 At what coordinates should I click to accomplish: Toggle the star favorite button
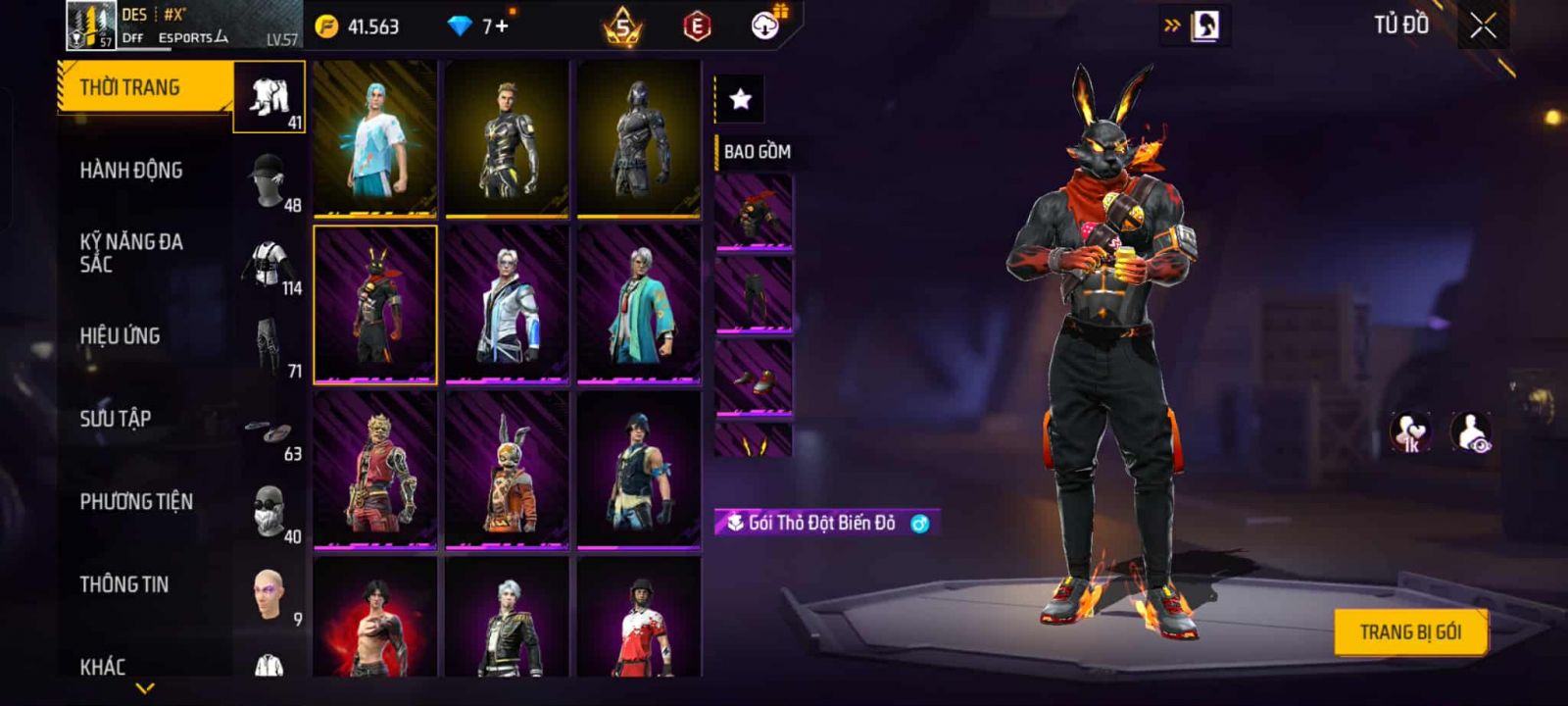[x=741, y=99]
